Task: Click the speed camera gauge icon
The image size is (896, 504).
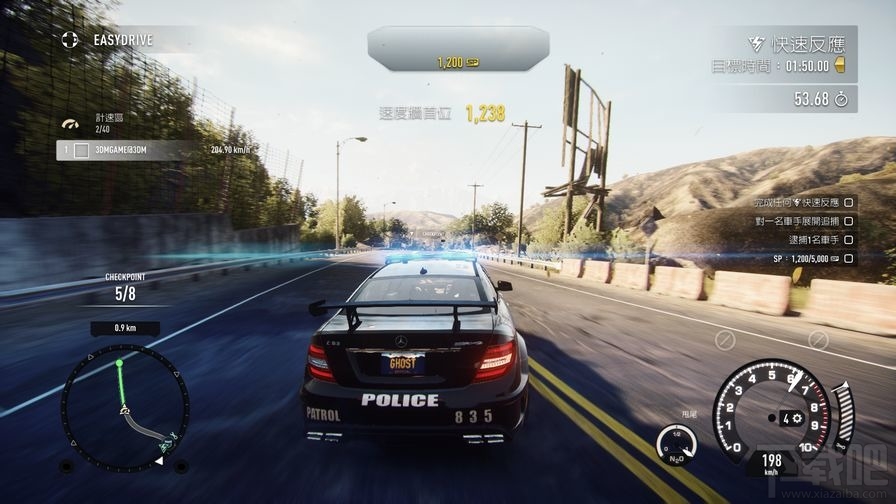Action: [x=69, y=124]
